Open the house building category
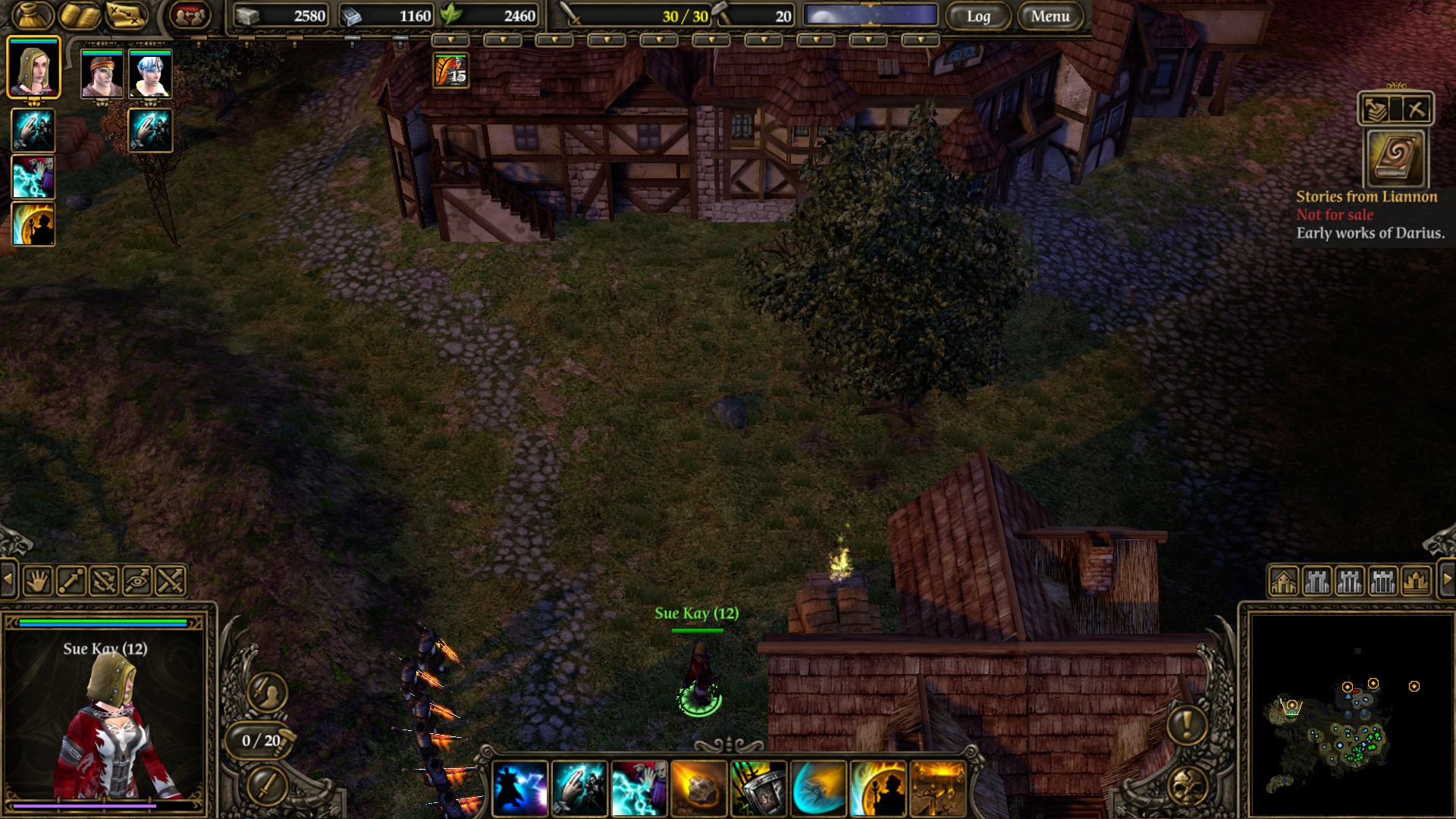This screenshot has height=819, width=1456. click(1283, 582)
